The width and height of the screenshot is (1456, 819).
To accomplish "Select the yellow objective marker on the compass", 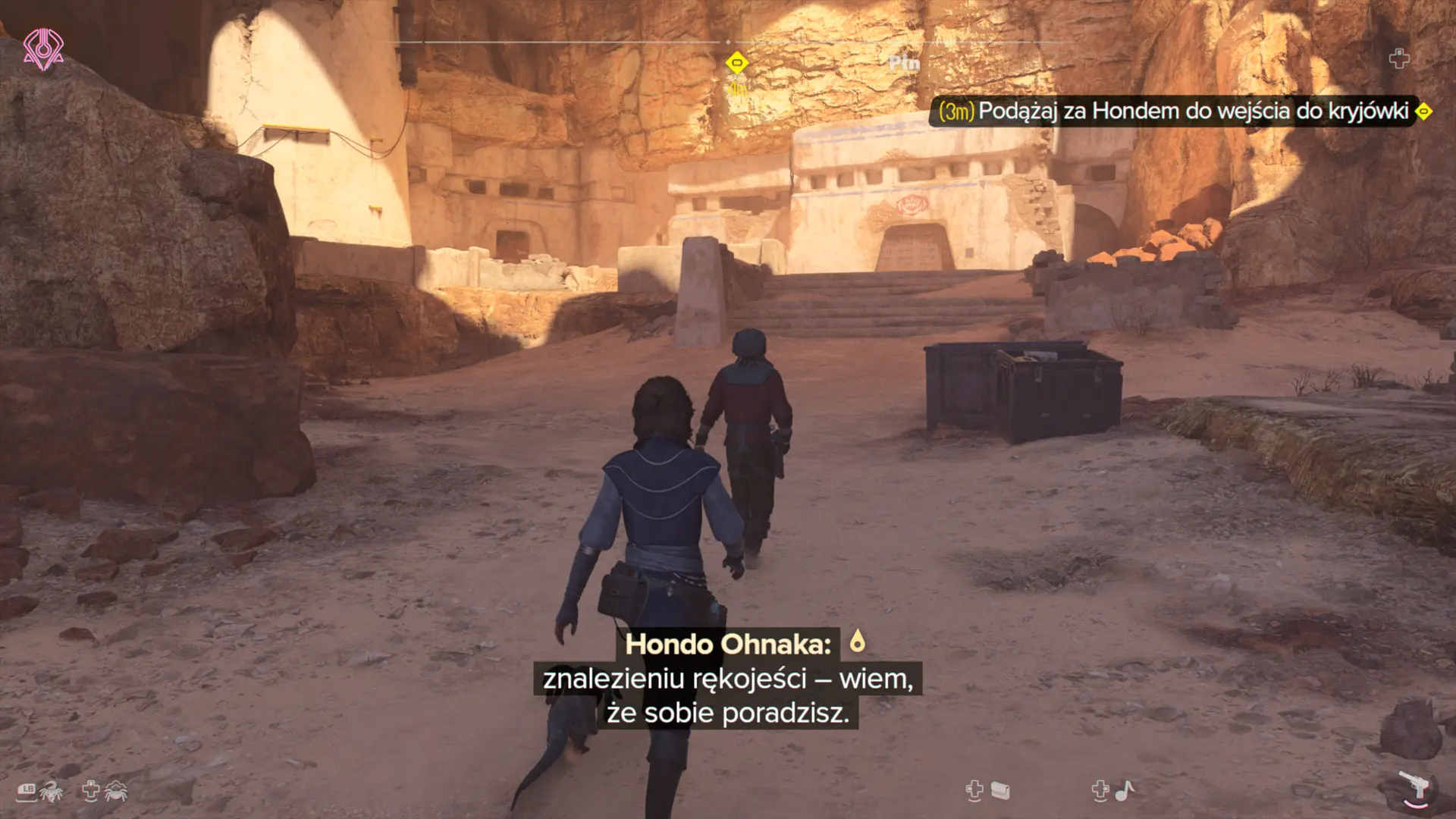I will click(x=736, y=63).
